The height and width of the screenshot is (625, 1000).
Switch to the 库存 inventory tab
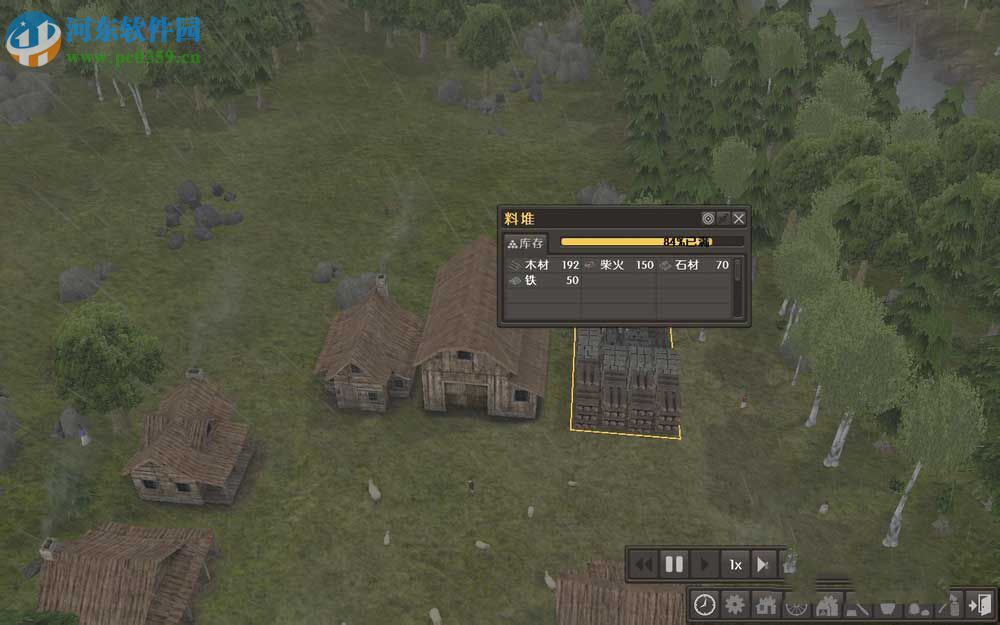pos(526,243)
